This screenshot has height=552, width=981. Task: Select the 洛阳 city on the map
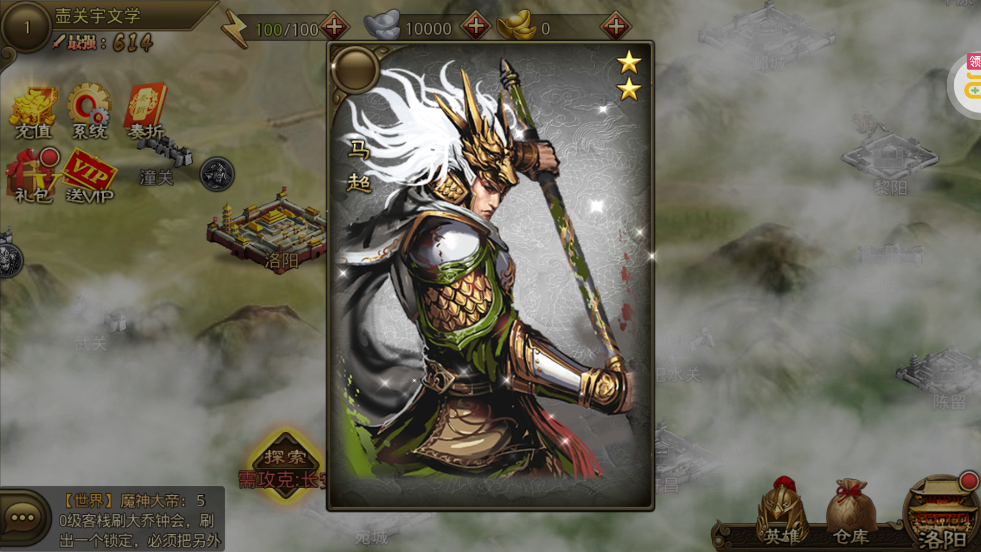pyautogui.click(x=267, y=235)
